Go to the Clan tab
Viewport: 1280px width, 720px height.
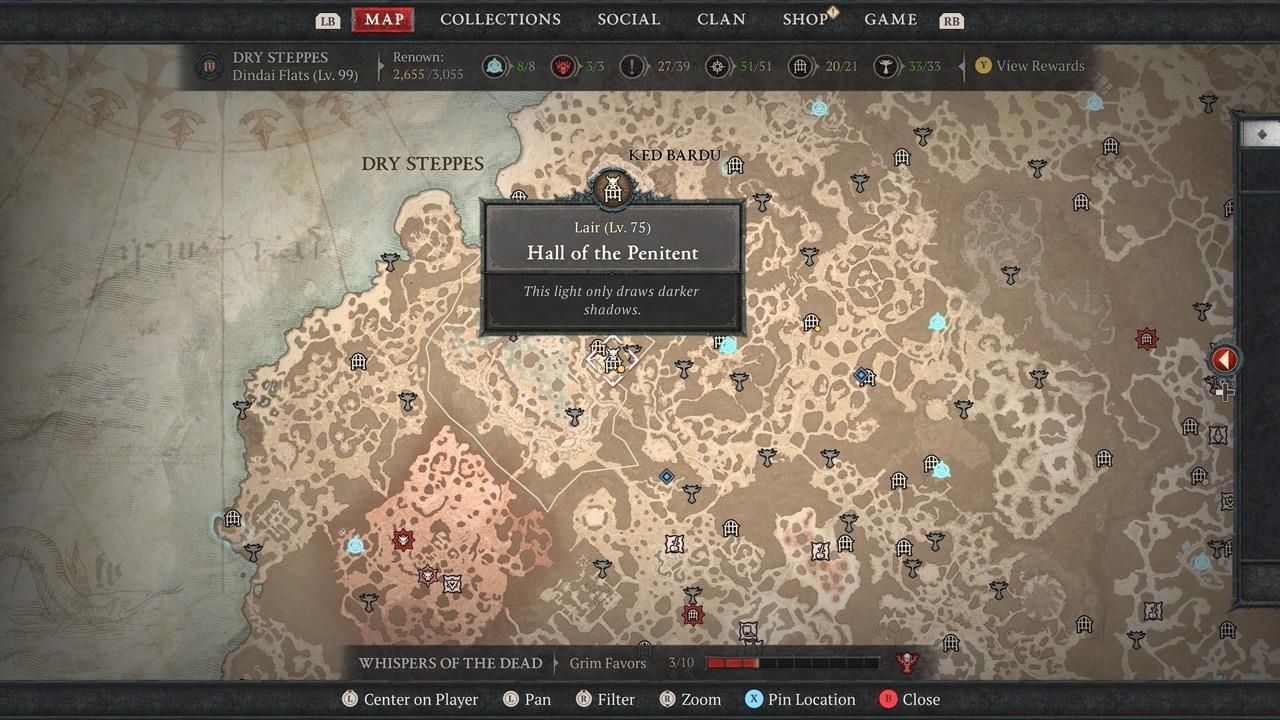tap(721, 20)
